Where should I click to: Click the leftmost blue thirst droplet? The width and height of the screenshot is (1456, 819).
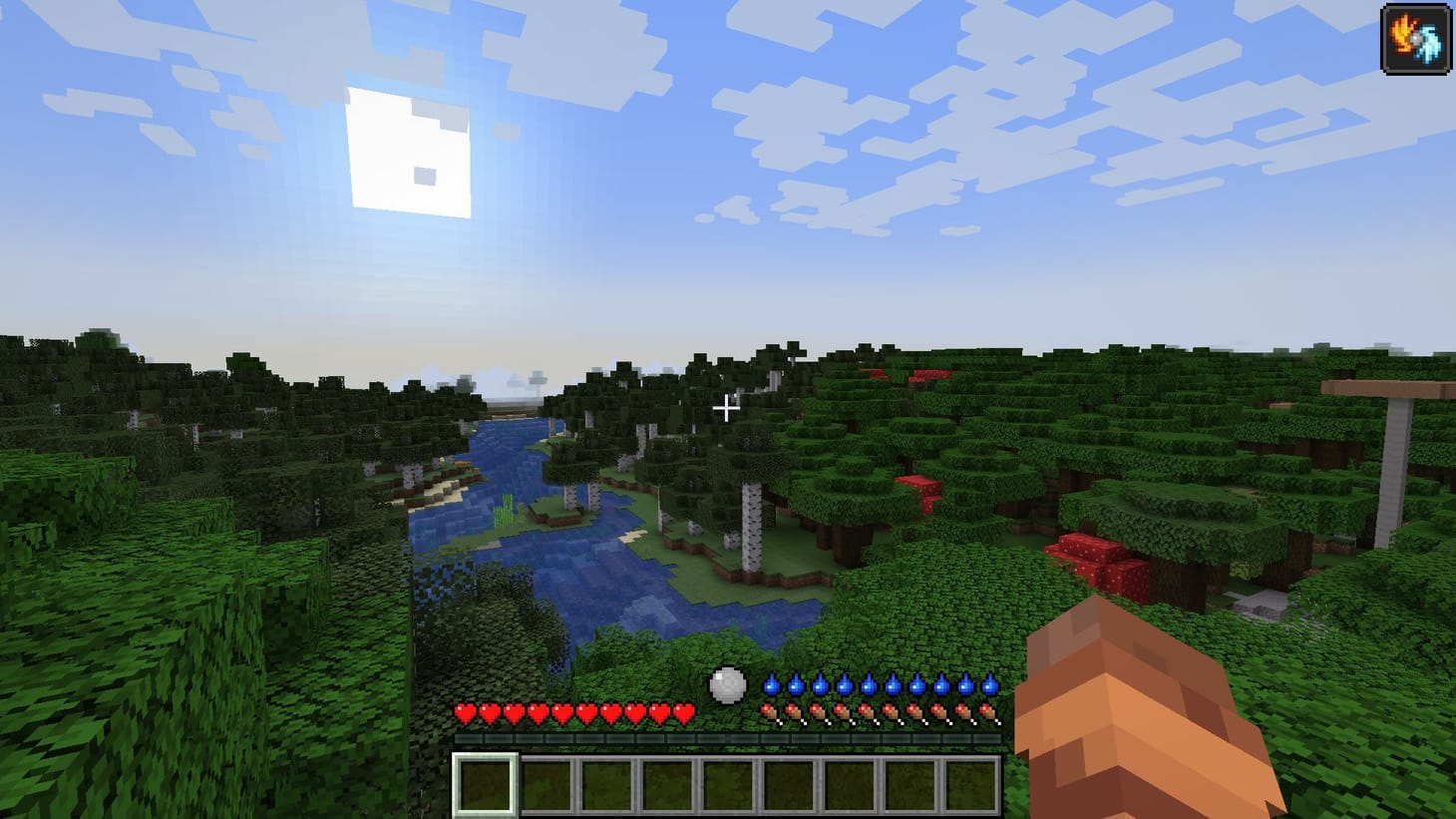point(770,687)
